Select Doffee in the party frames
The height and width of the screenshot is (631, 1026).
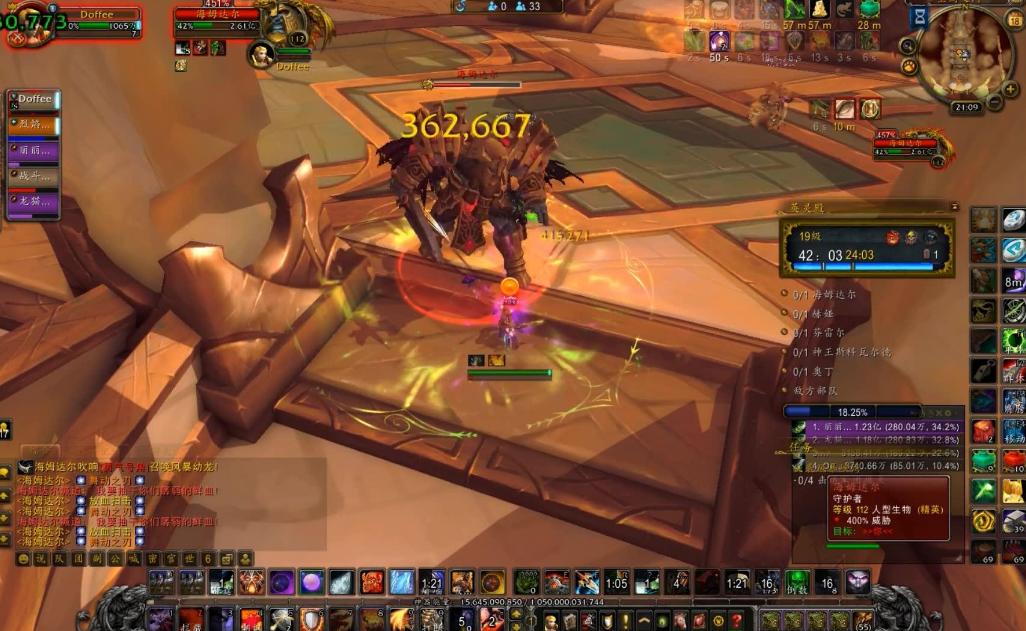click(34, 100)
